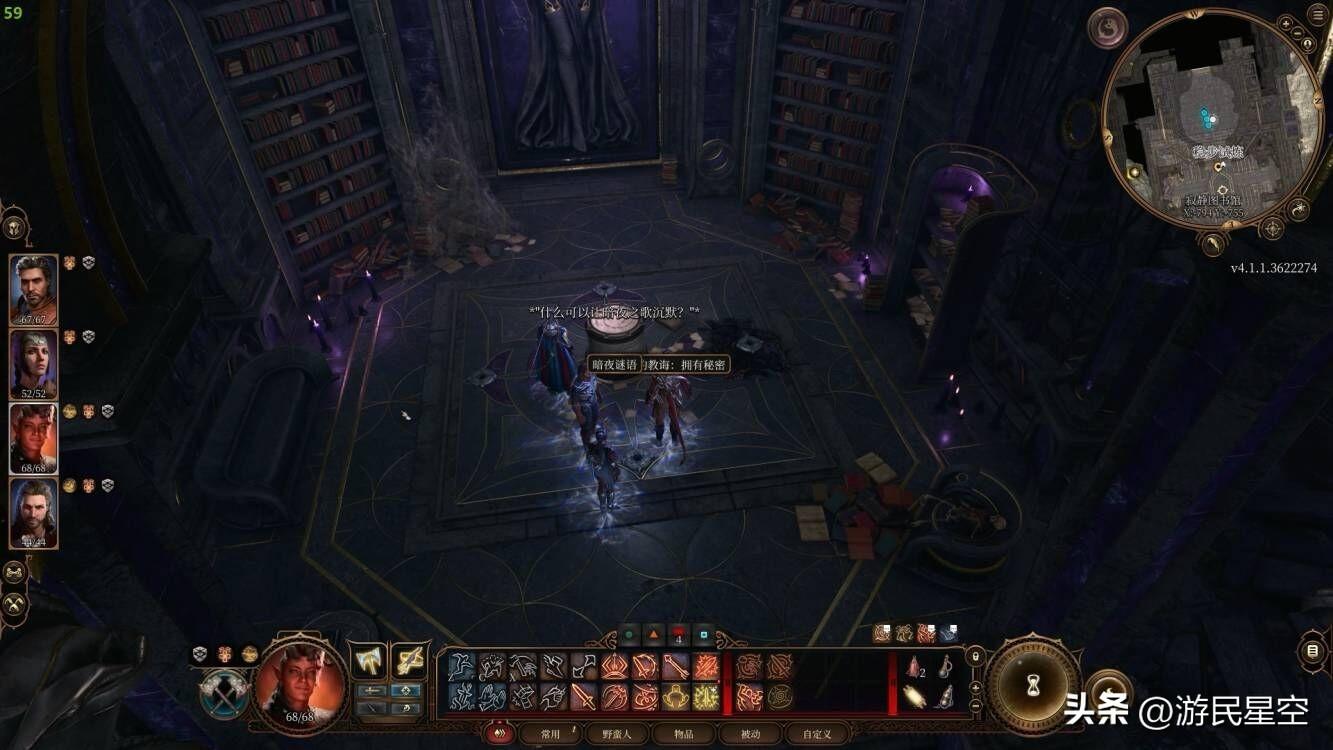Select the melee axe weapon slot
The width and height of the screenshot is (1333, 750).
(x=370, y=661)
